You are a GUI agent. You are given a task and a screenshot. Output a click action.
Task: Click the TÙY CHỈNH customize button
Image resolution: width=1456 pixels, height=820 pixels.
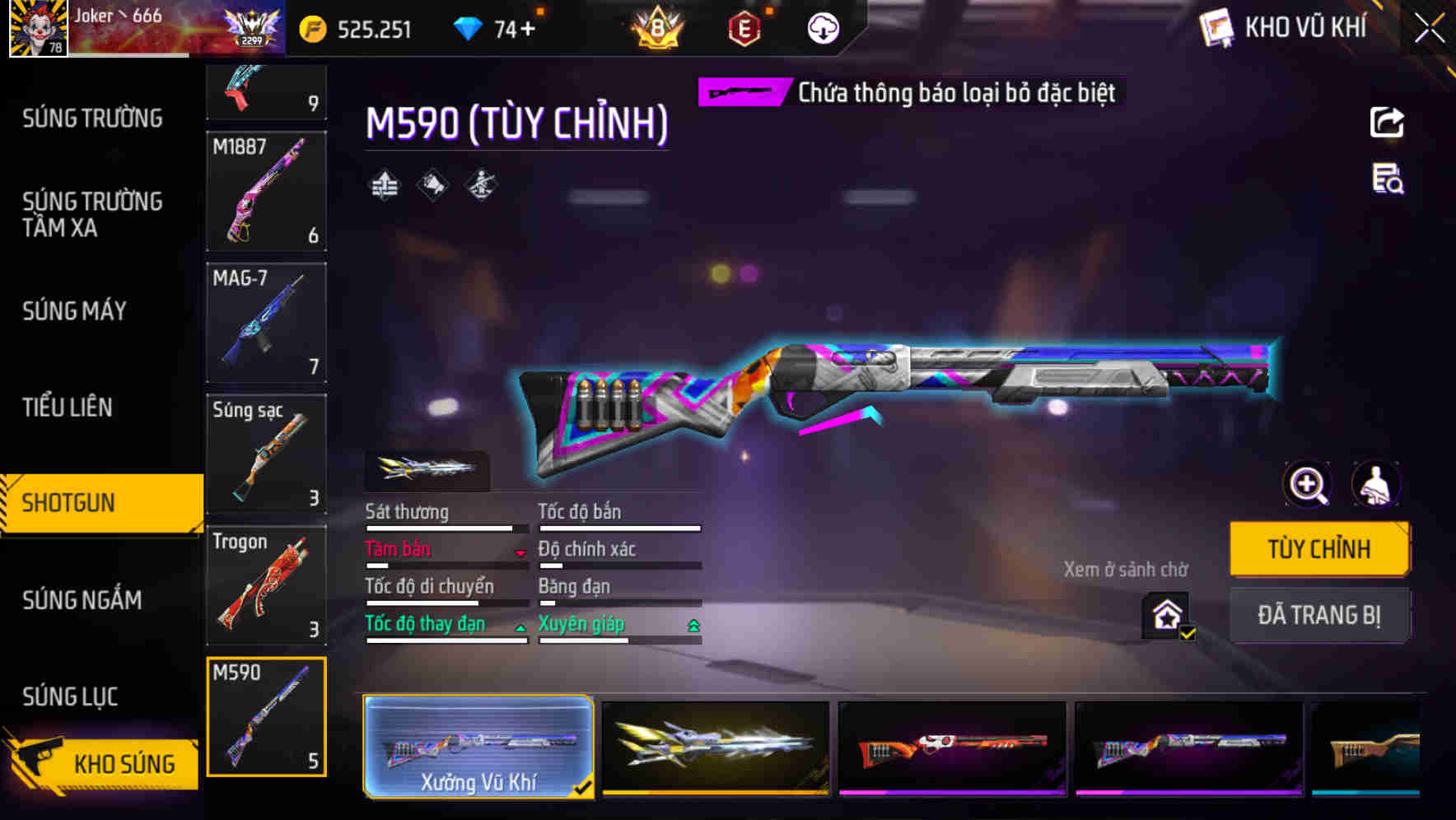(x=1318, y=547)
